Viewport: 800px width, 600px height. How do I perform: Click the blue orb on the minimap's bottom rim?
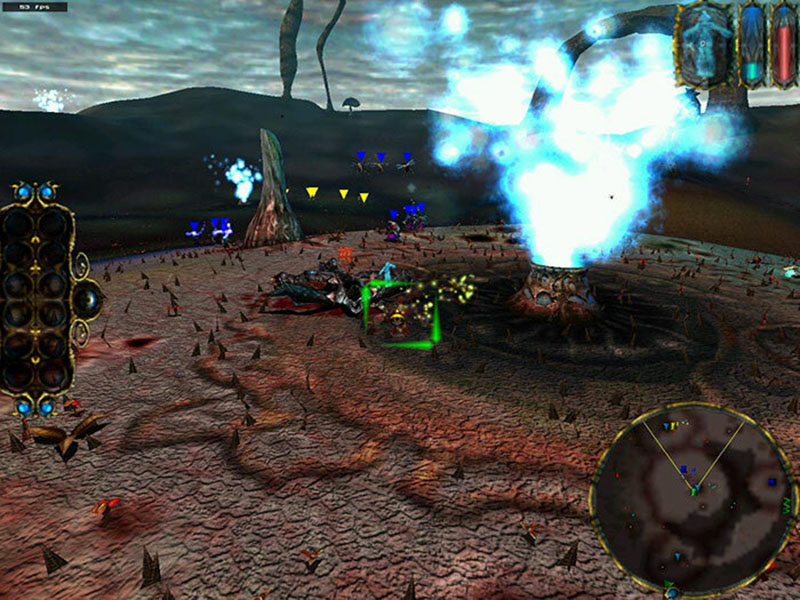(672, 592)
